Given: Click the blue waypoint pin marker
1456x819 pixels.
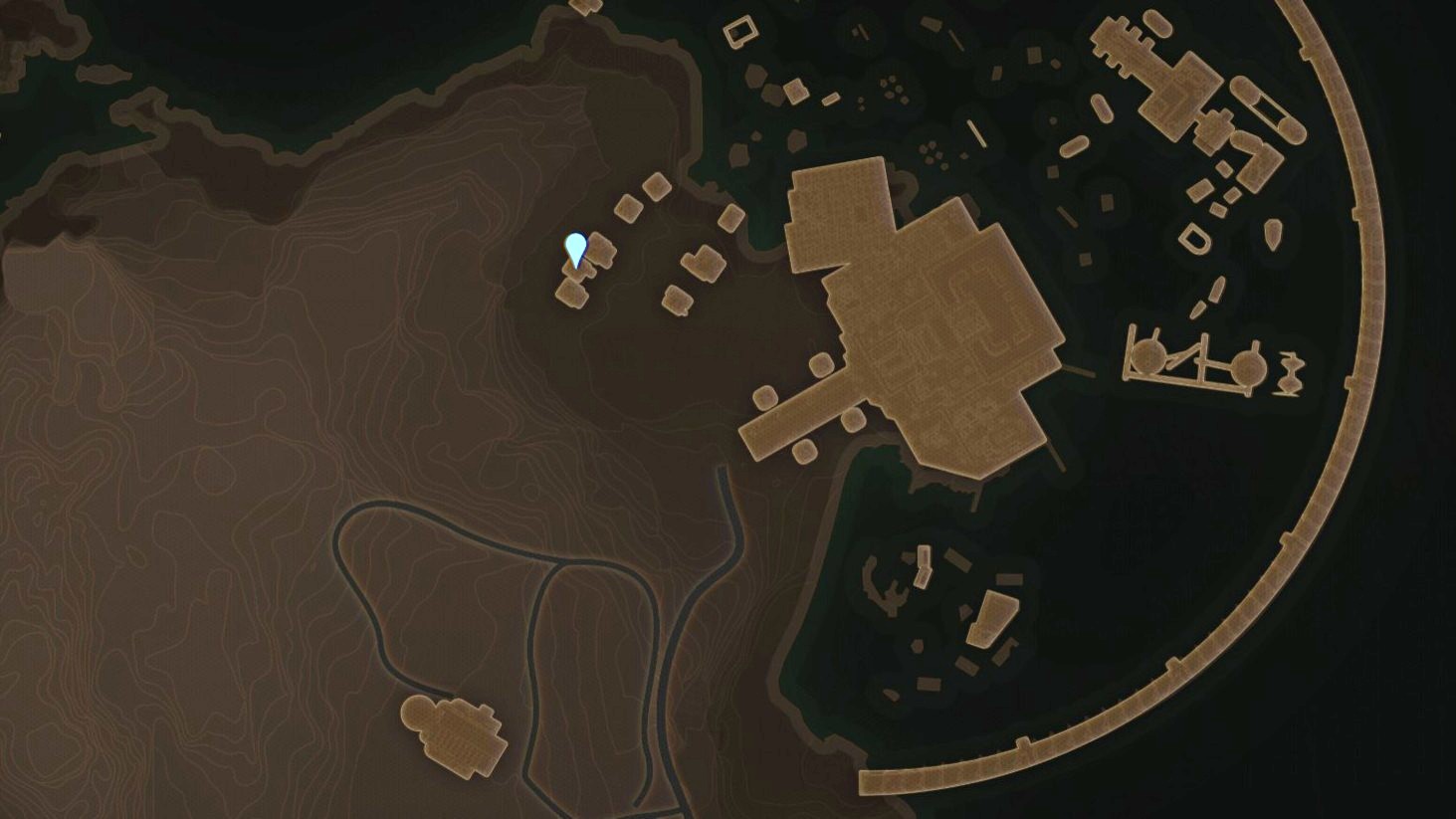Looking at the screenshot, I should [x=575, y=250].
